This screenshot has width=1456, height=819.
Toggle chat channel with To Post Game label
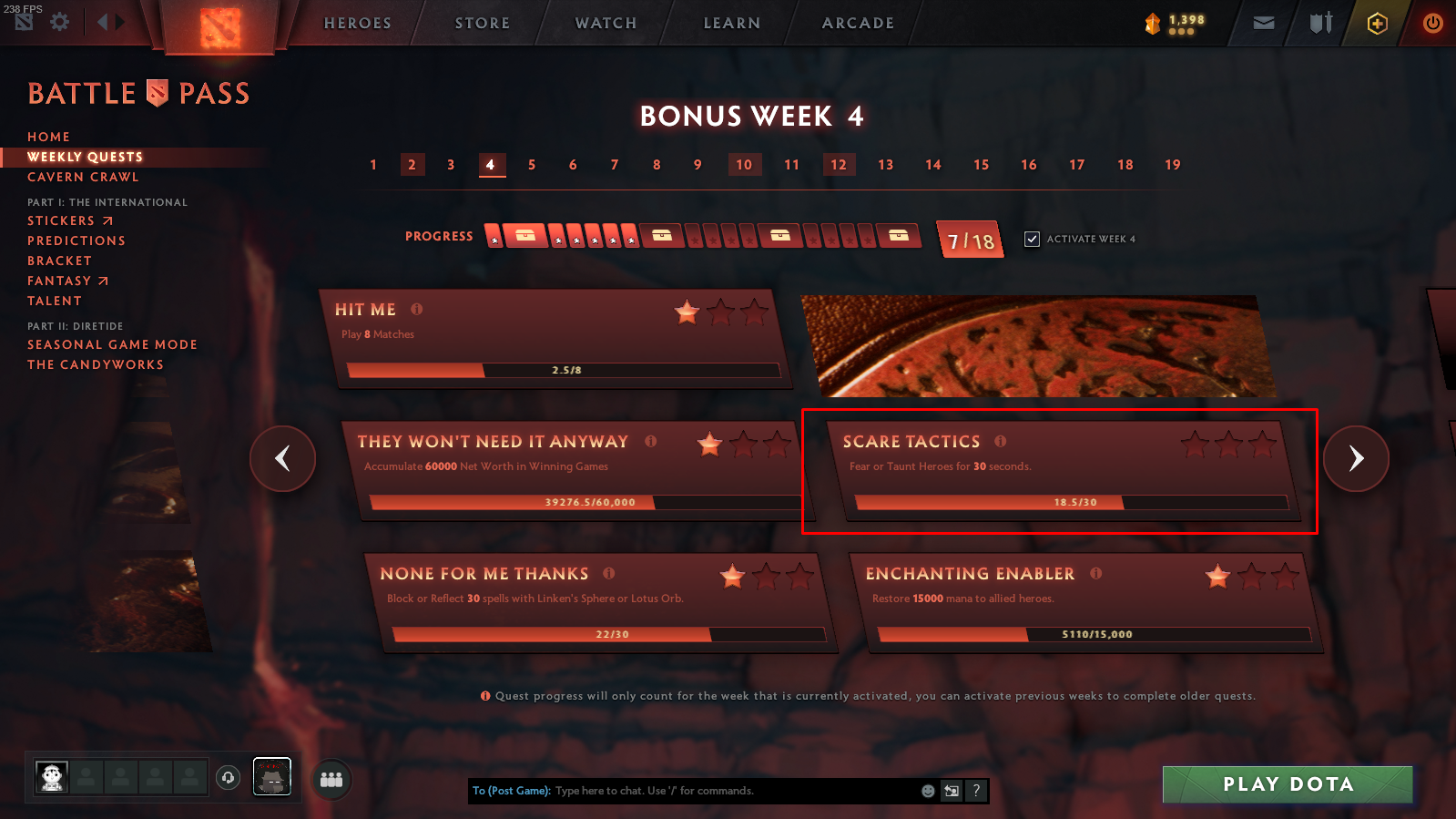[511, 791]
